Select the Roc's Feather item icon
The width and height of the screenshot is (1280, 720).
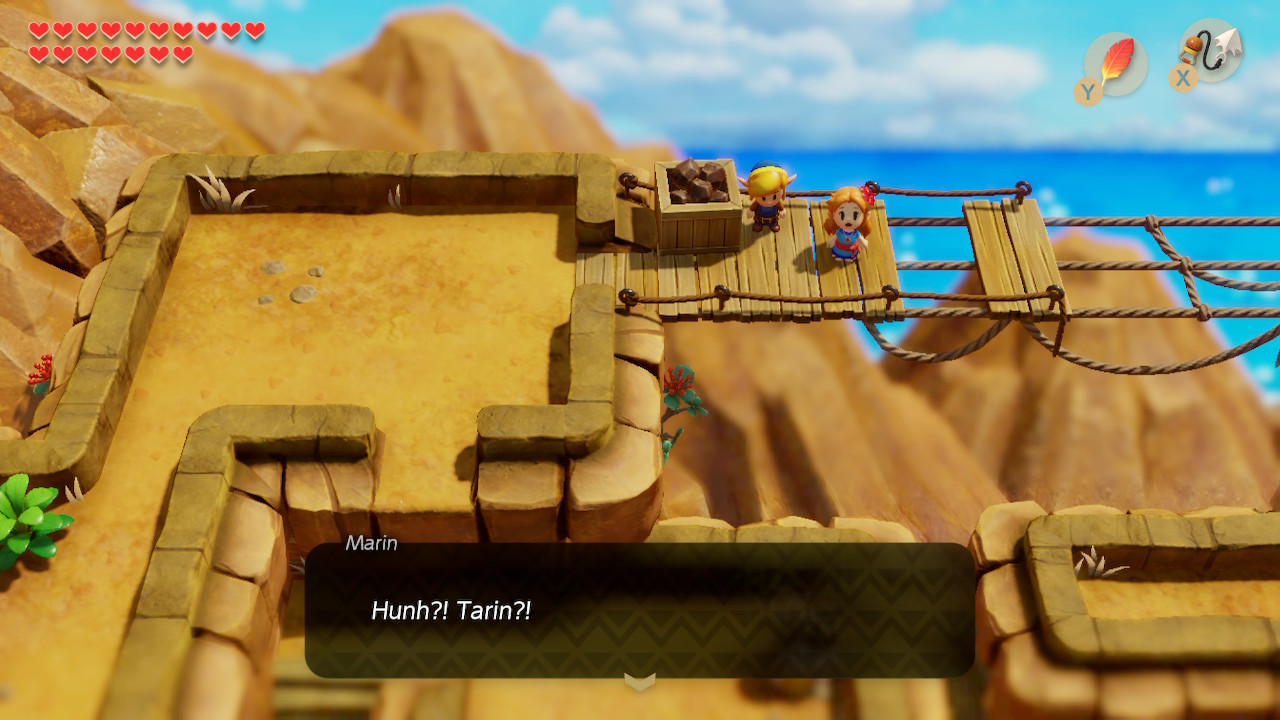click(1116, 64)
